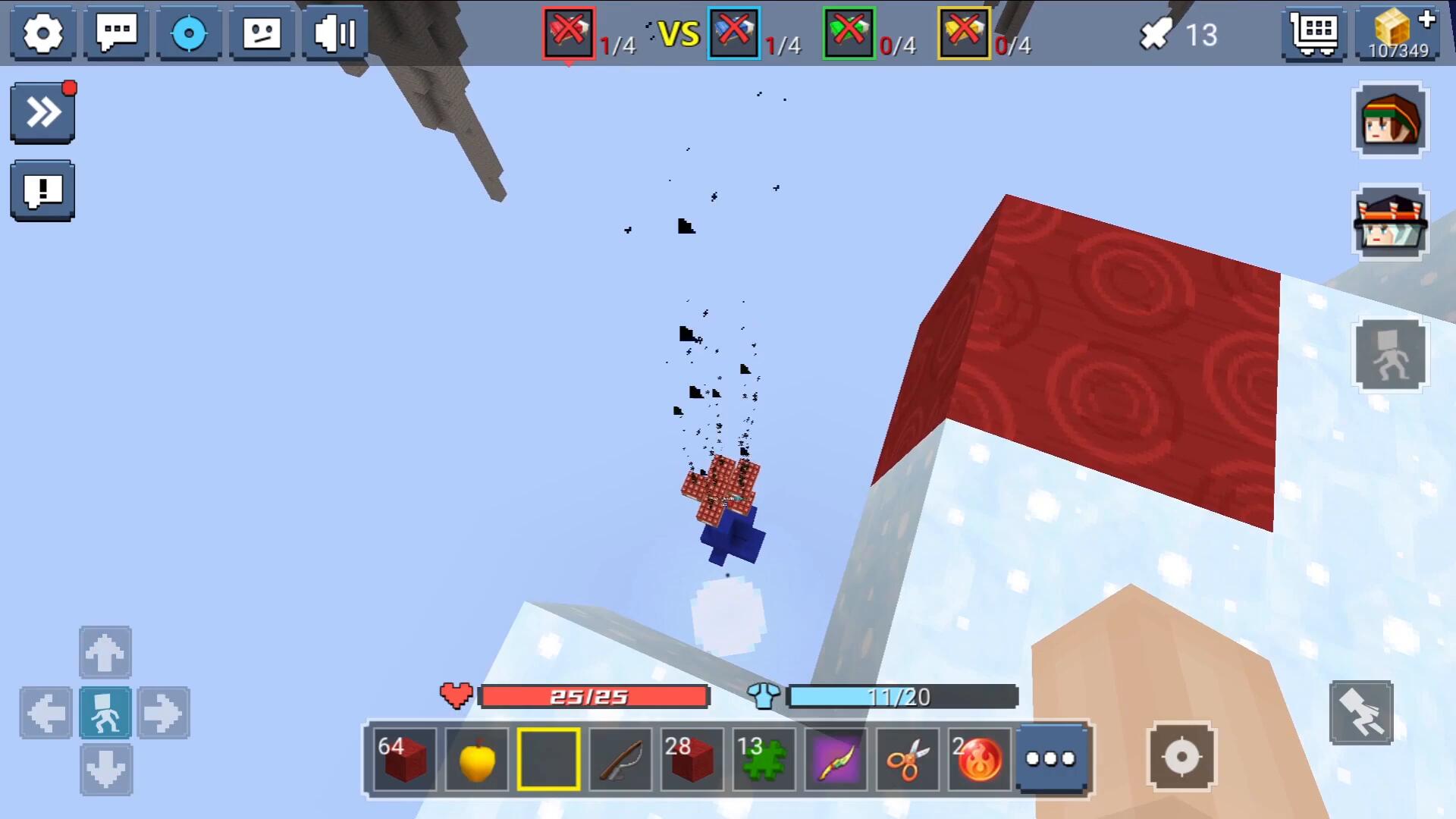Open the emote face button
Viewport: 1456px width, 819px height.
(x=262, y=33)
